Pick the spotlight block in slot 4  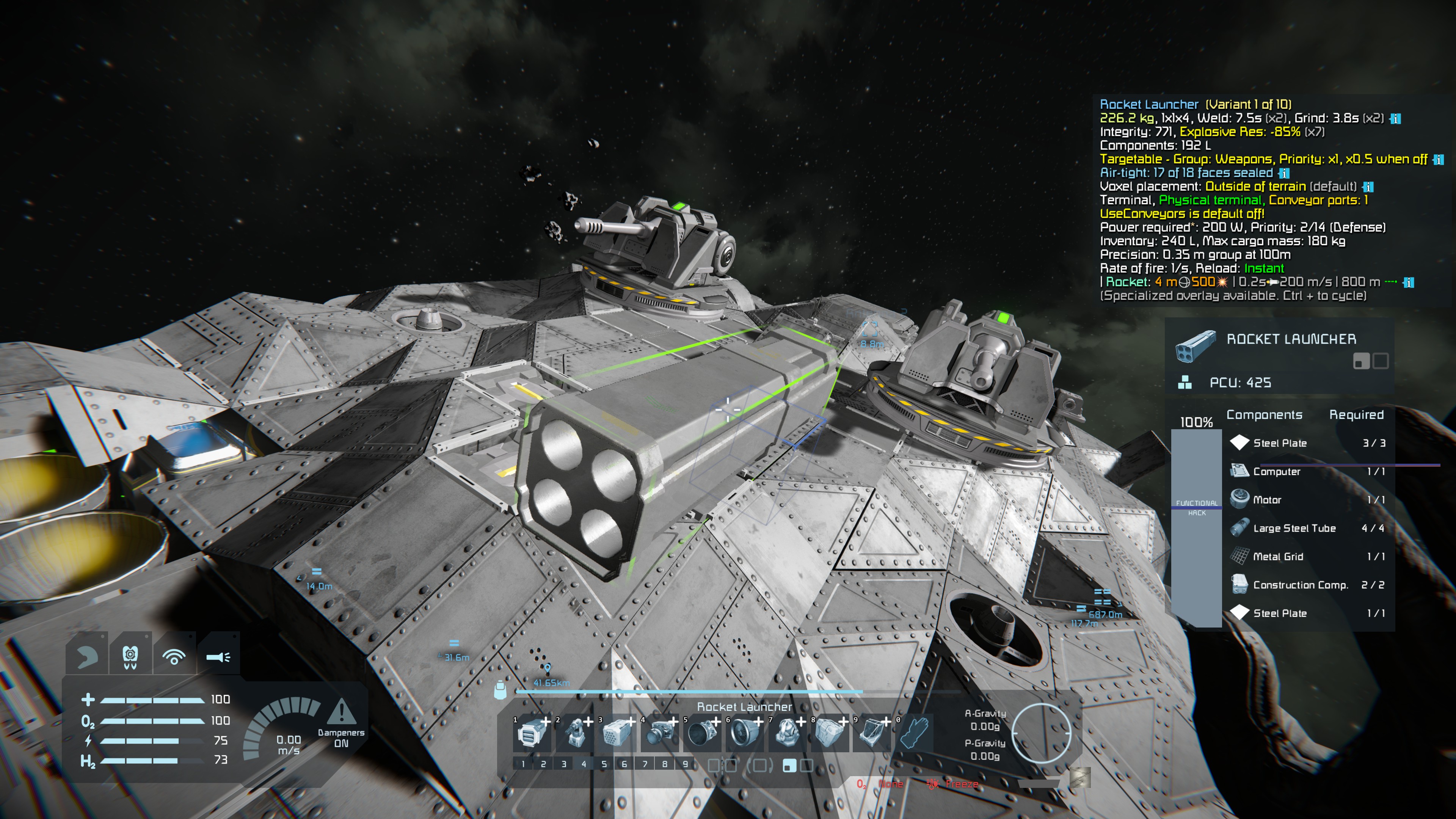click(660, 734)
